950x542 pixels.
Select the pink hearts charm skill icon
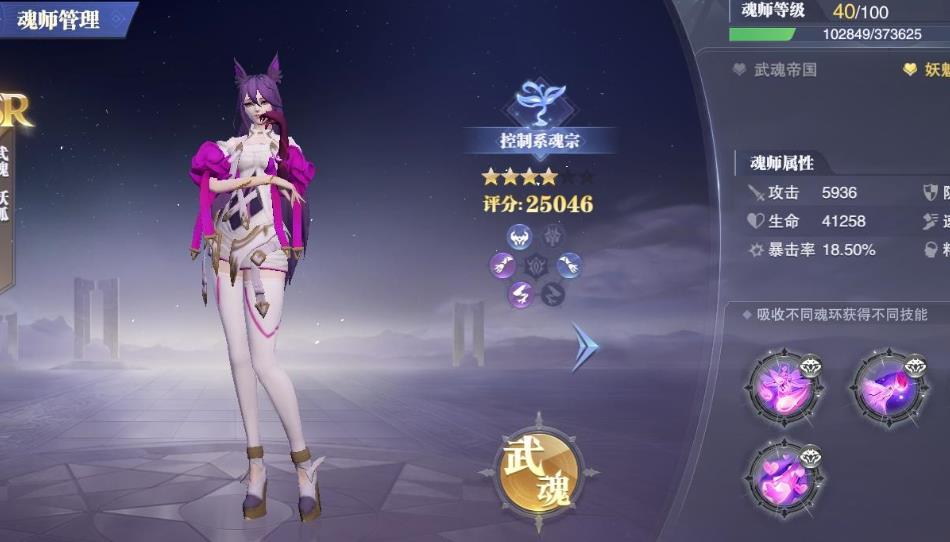point(783,479)
